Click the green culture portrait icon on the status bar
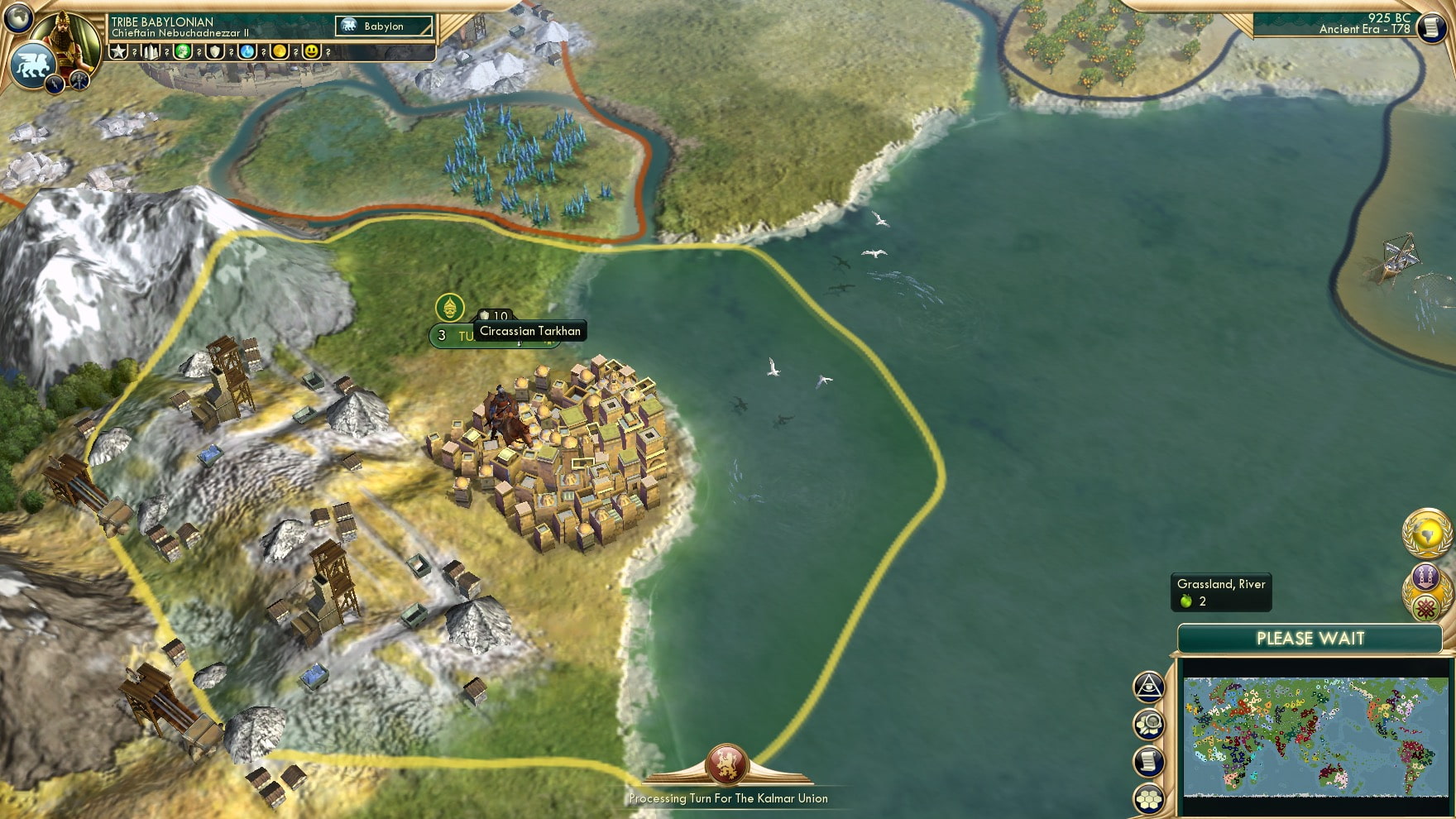This screenshot has height=819, width=1456. [183, 52]
